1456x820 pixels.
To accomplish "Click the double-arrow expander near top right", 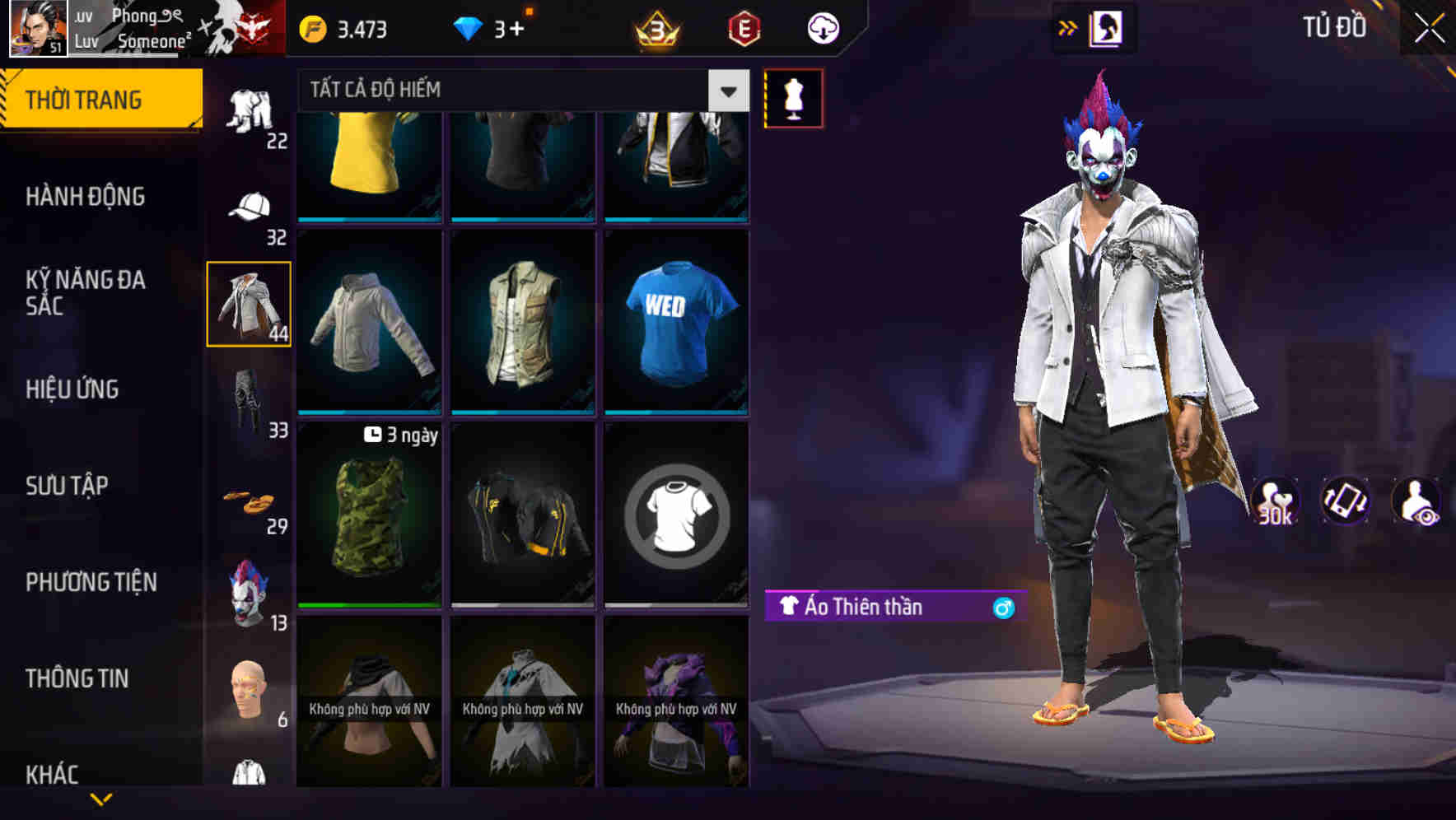I will [x=1067, y=27].
